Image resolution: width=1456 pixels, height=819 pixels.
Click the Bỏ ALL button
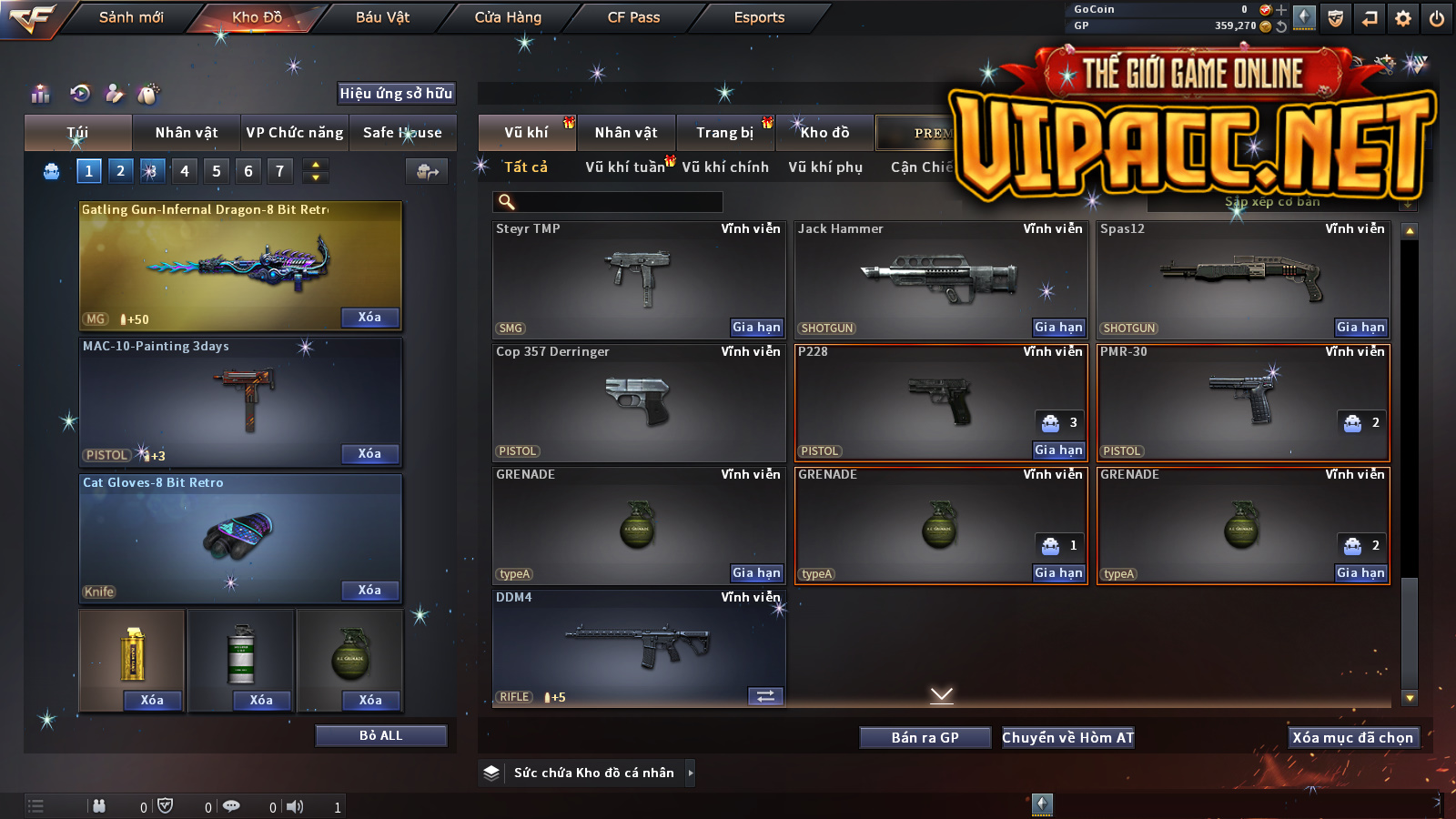(380, 735)
